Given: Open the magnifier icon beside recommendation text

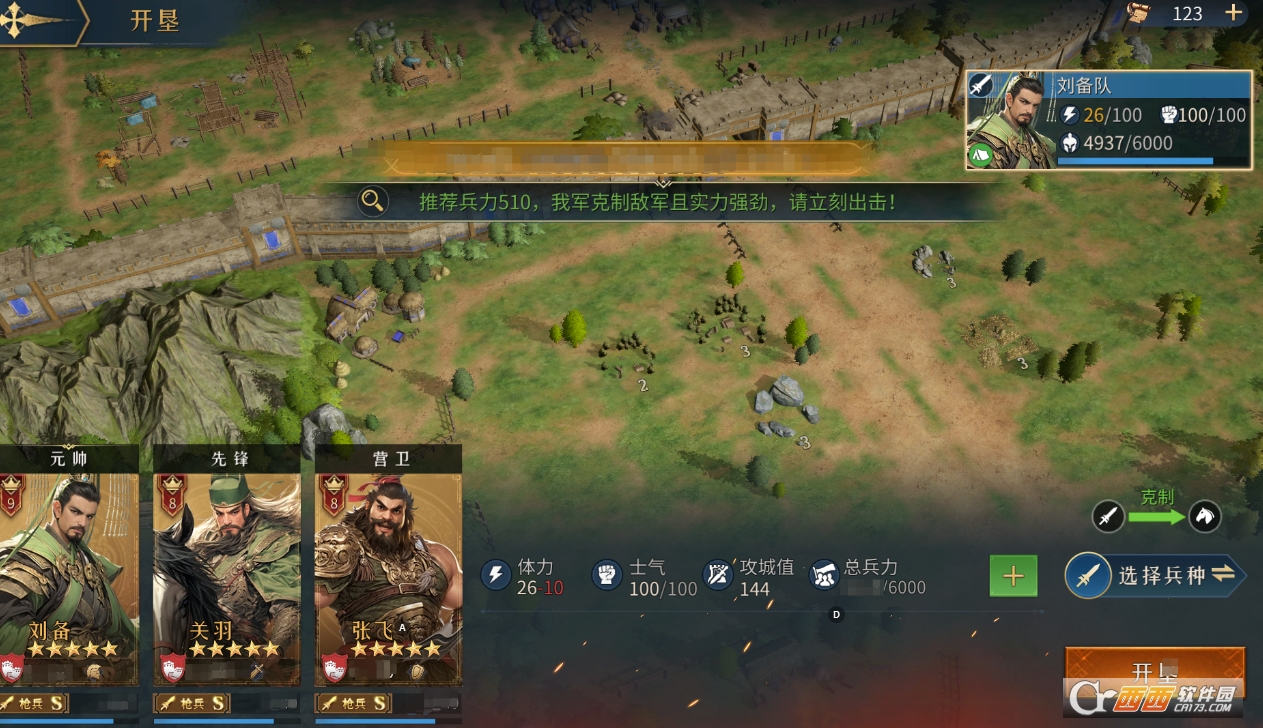Looking at the screenshot, I should 373,201.
